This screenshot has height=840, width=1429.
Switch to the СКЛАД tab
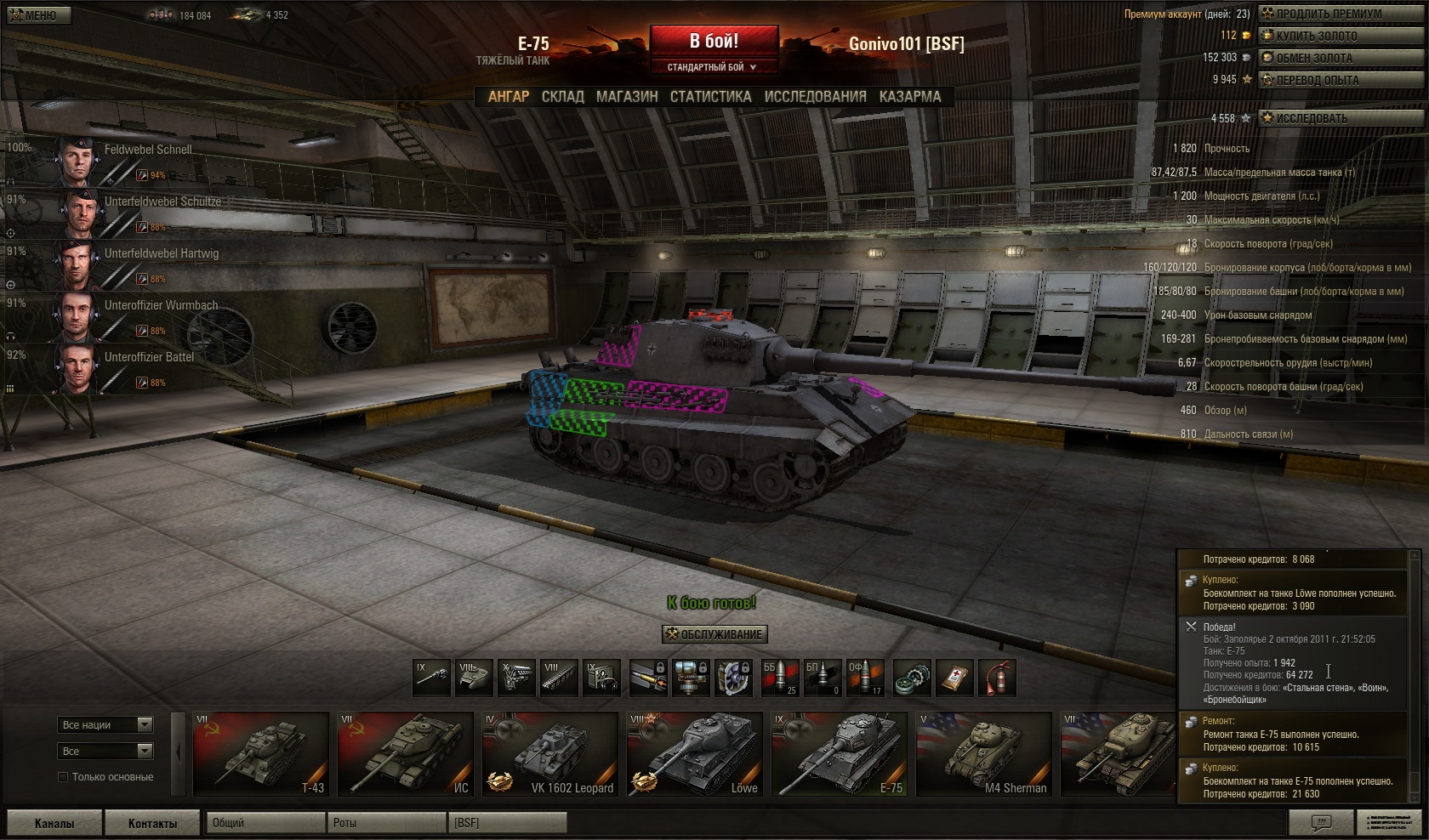tap(562, 97)
